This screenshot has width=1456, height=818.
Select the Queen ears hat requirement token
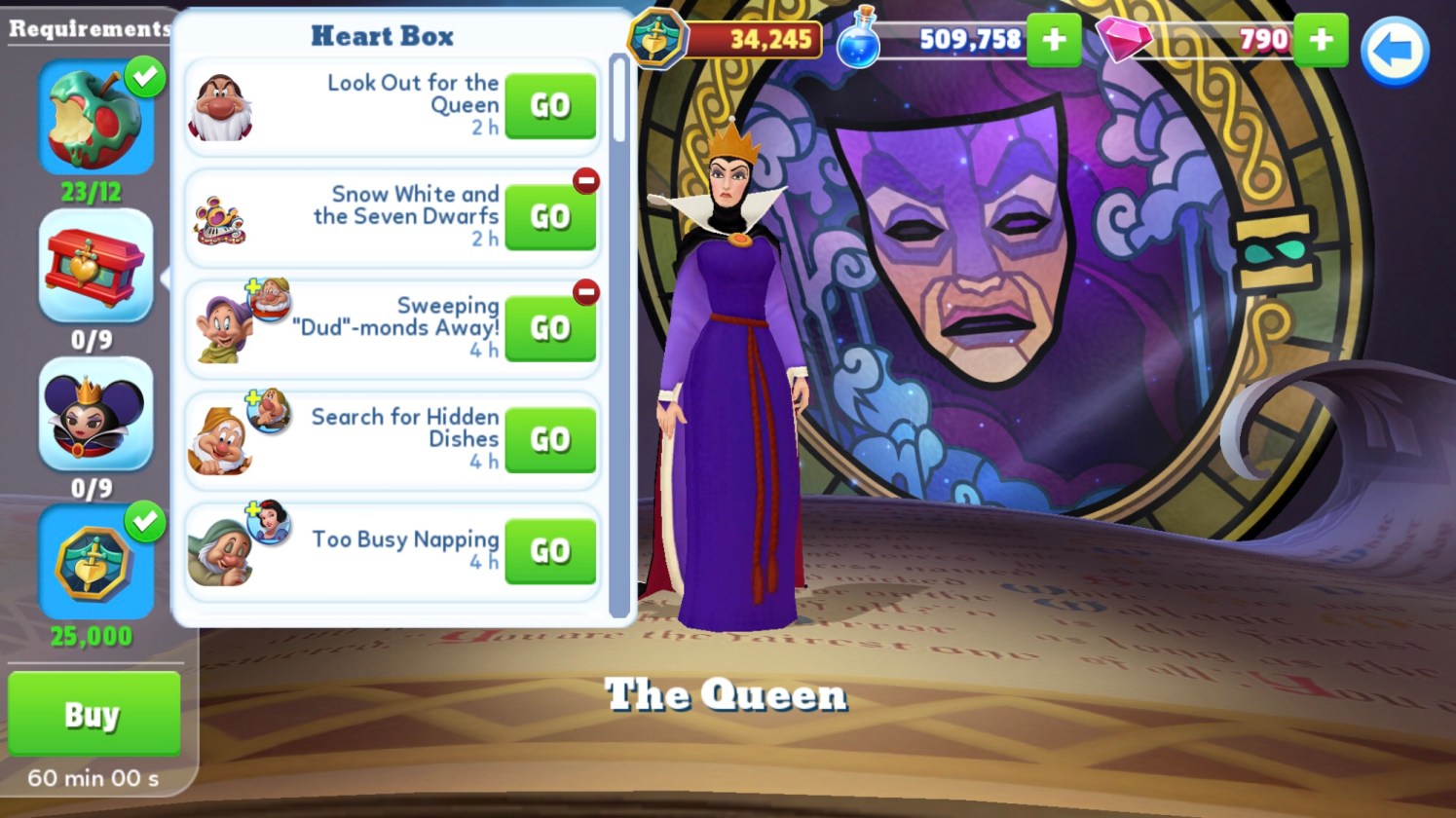(95, 415)
